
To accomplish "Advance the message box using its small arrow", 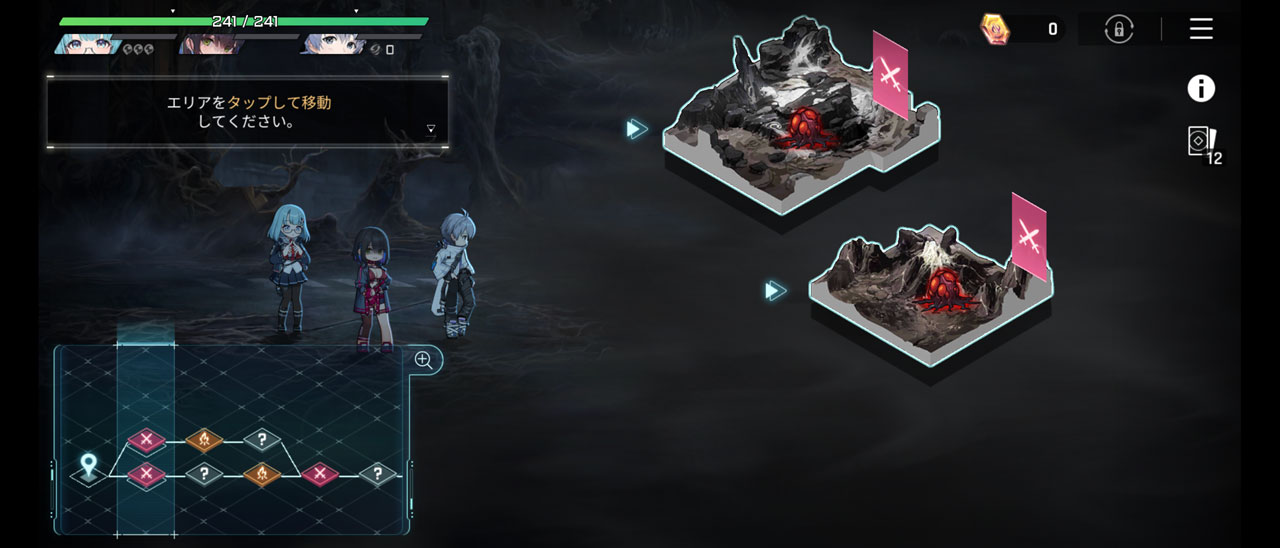I will point(431,128).
